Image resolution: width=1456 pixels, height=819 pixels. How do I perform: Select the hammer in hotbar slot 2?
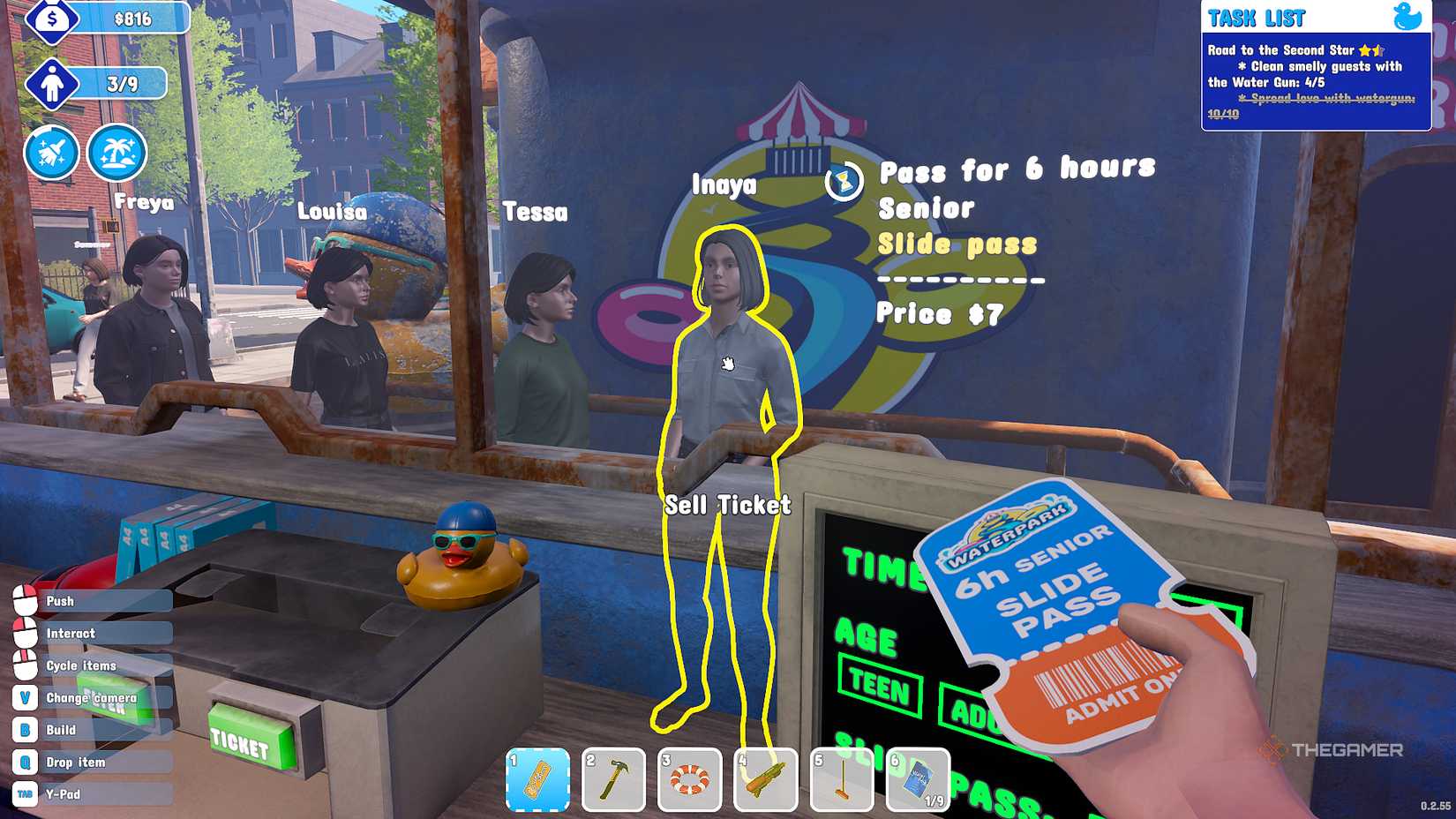pyautogui.click(x=617, y=780)
